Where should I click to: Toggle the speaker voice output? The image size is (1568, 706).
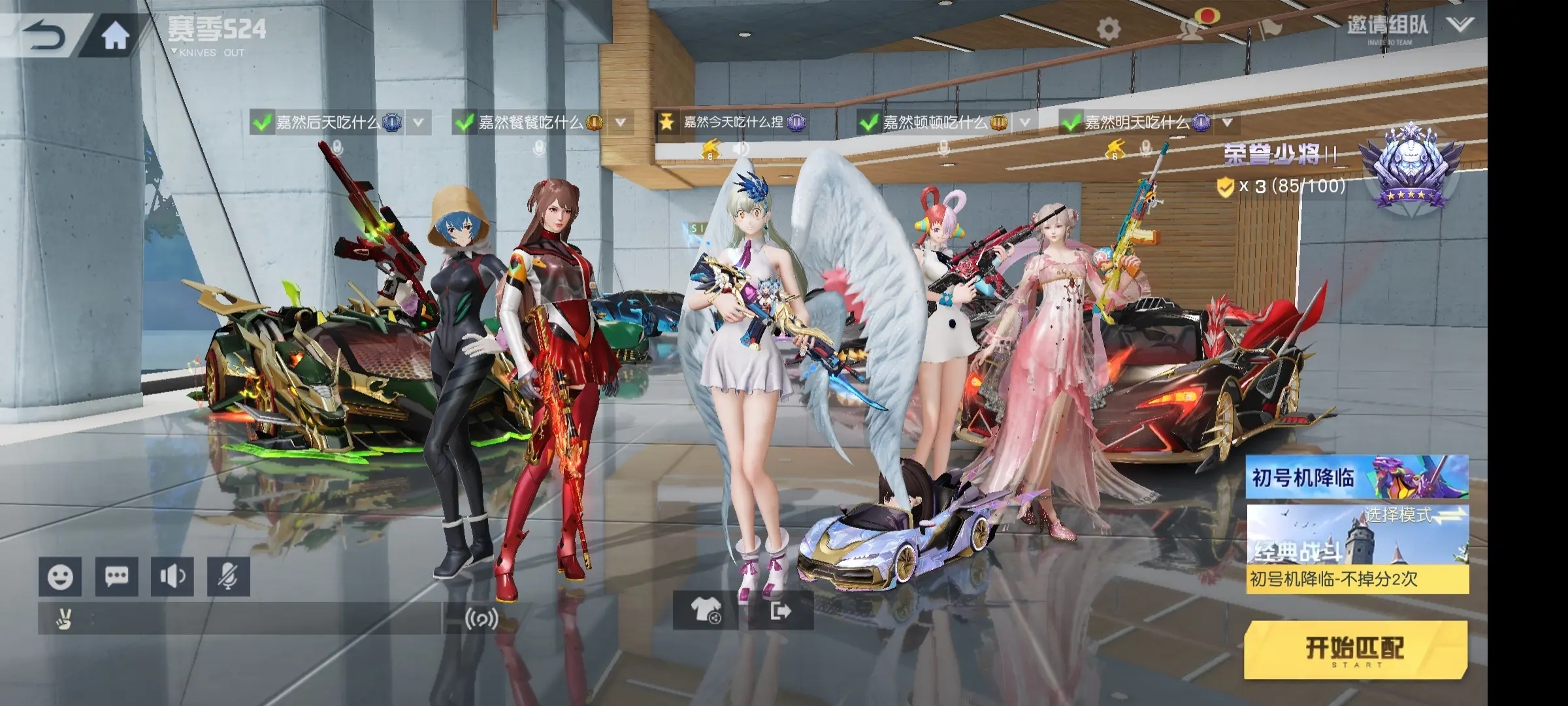[x=172, y=577]
